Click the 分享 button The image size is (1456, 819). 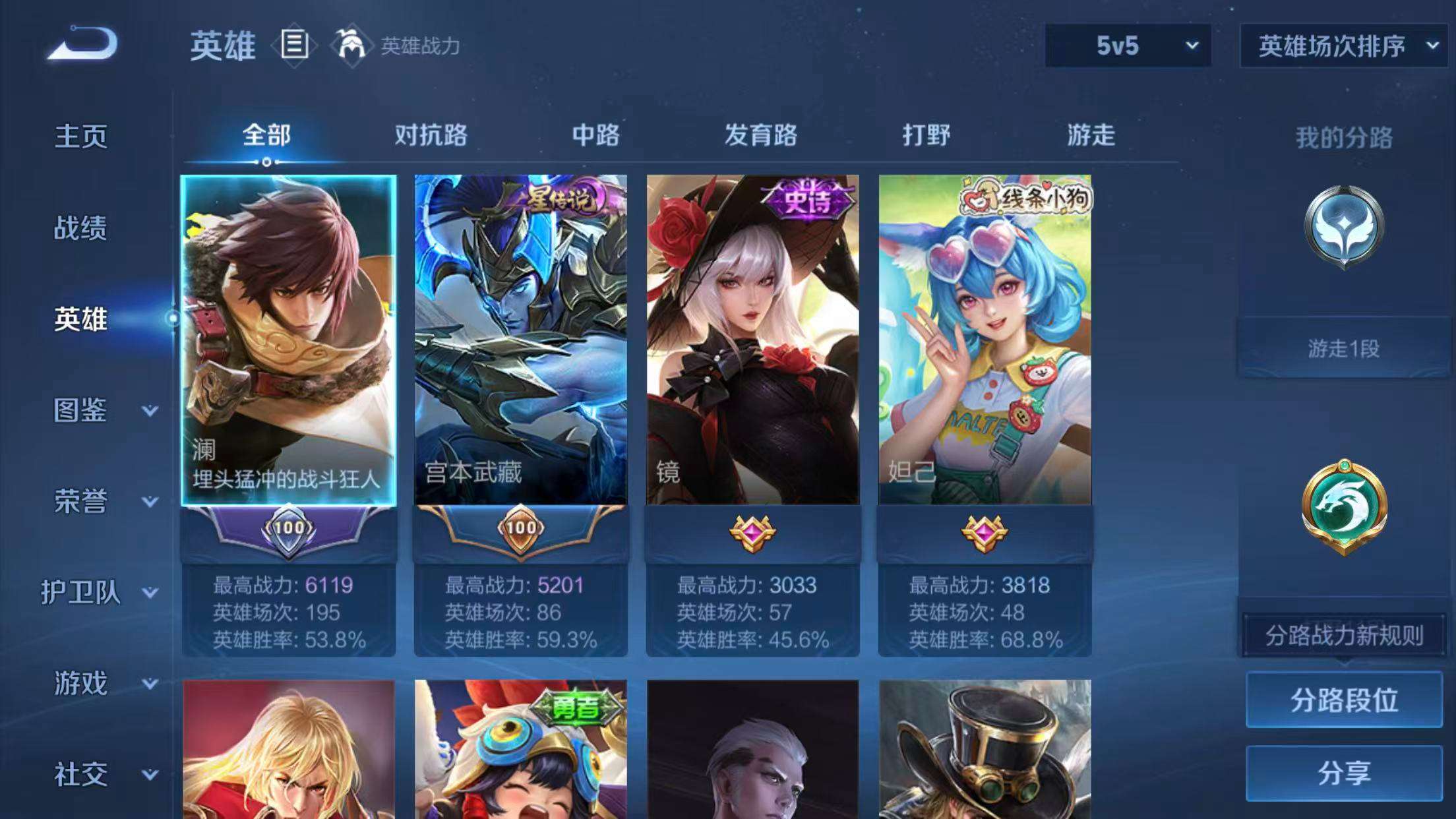click(1345, 773)
